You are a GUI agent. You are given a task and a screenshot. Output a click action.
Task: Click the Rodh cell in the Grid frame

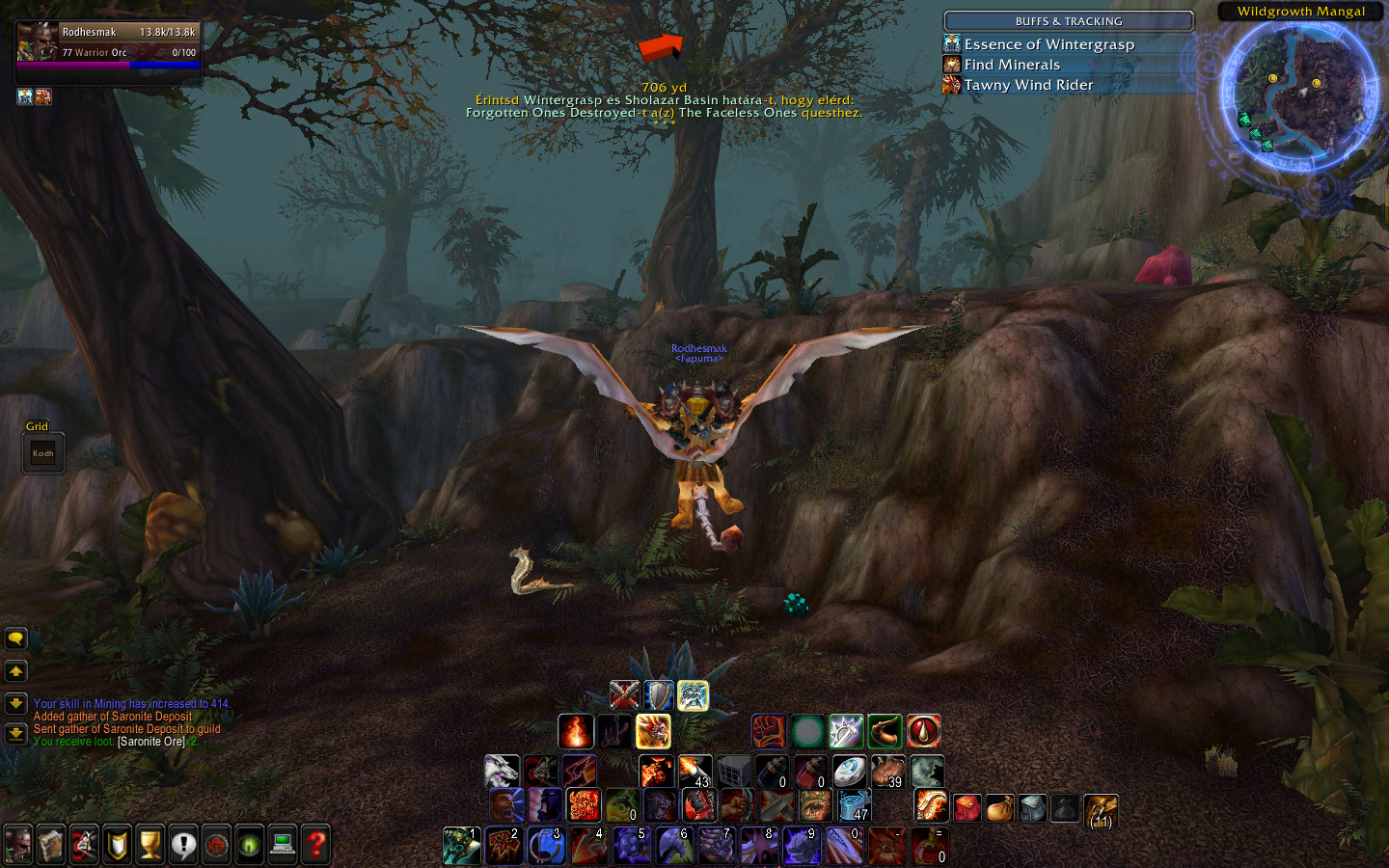tap(43, 453)
